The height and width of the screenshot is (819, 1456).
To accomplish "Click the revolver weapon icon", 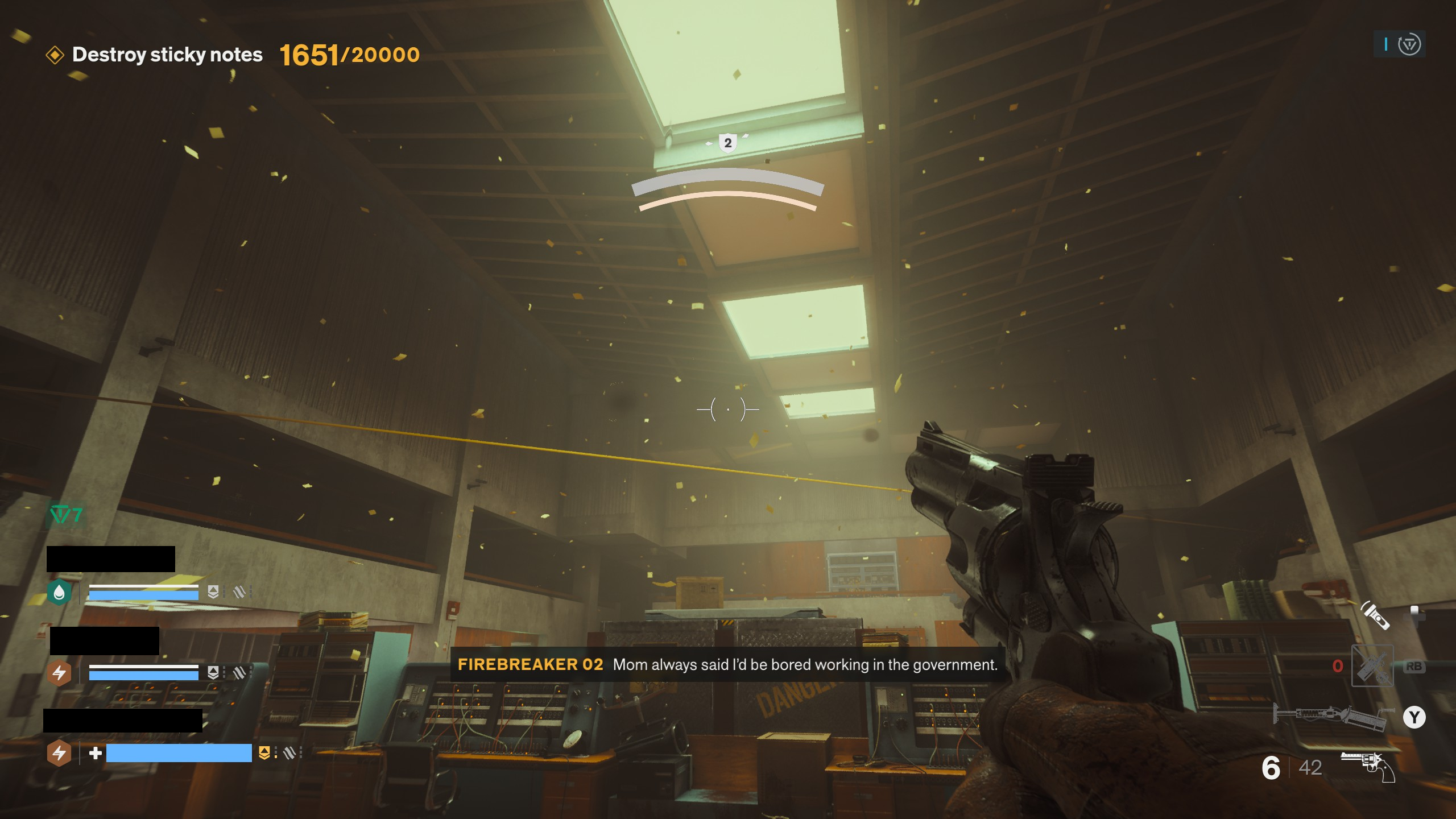I will pos(1368,766).
